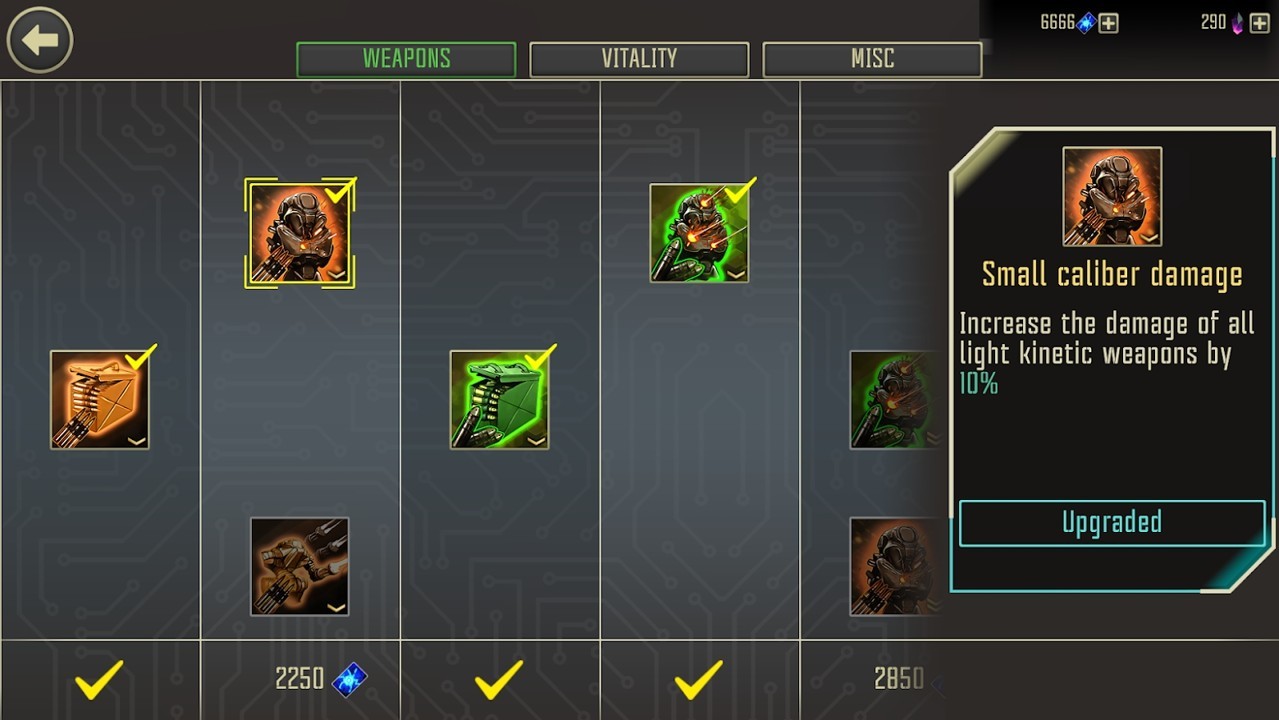Click the Upgraded button in details panel

(1111, 523)
